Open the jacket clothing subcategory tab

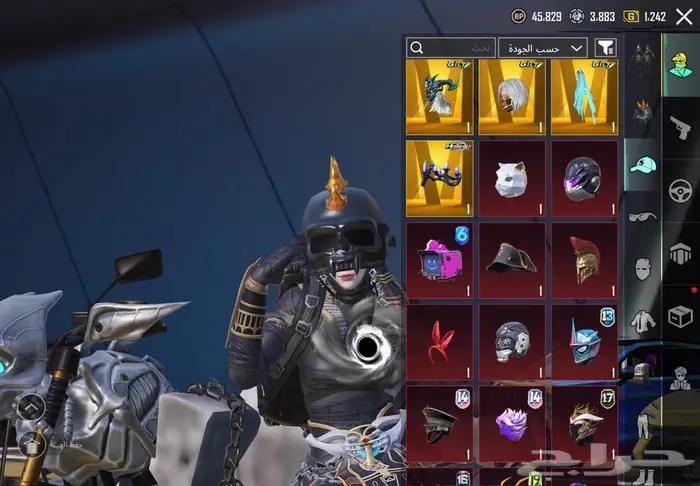pyautogui.click(x=641, y=320)
